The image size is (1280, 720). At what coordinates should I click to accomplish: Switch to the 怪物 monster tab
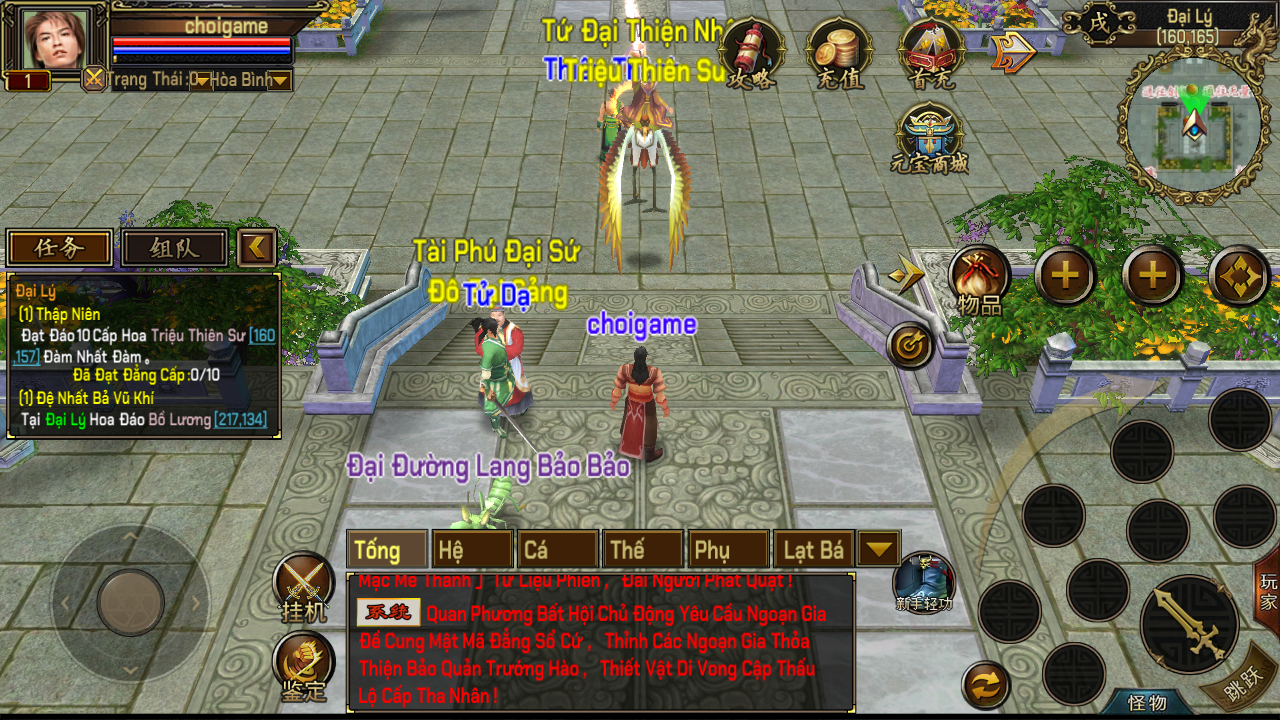pos(1147,703)
